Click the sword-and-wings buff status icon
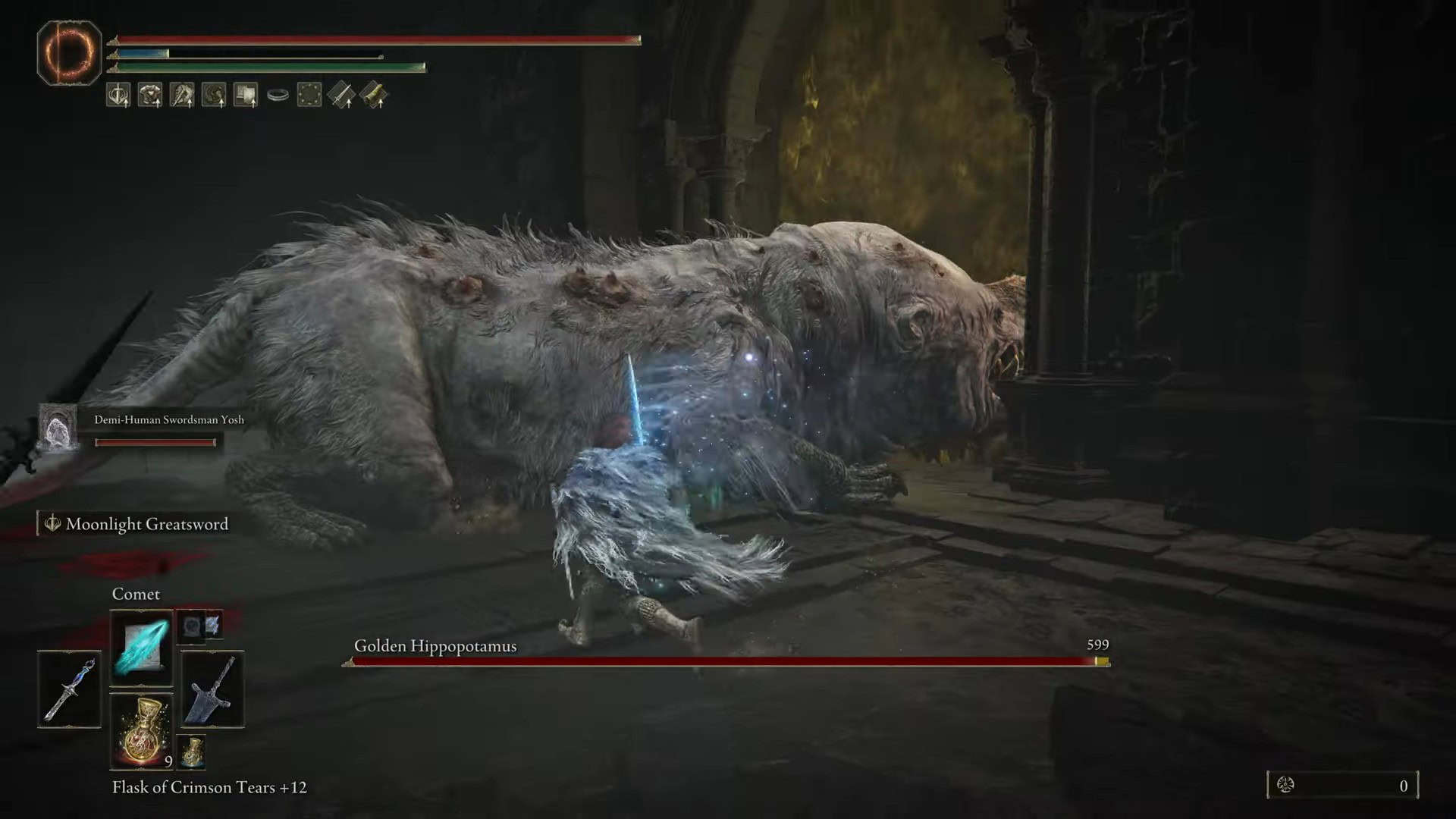Viewport: 1456px width, 819px height. click(x=118, y=95)
